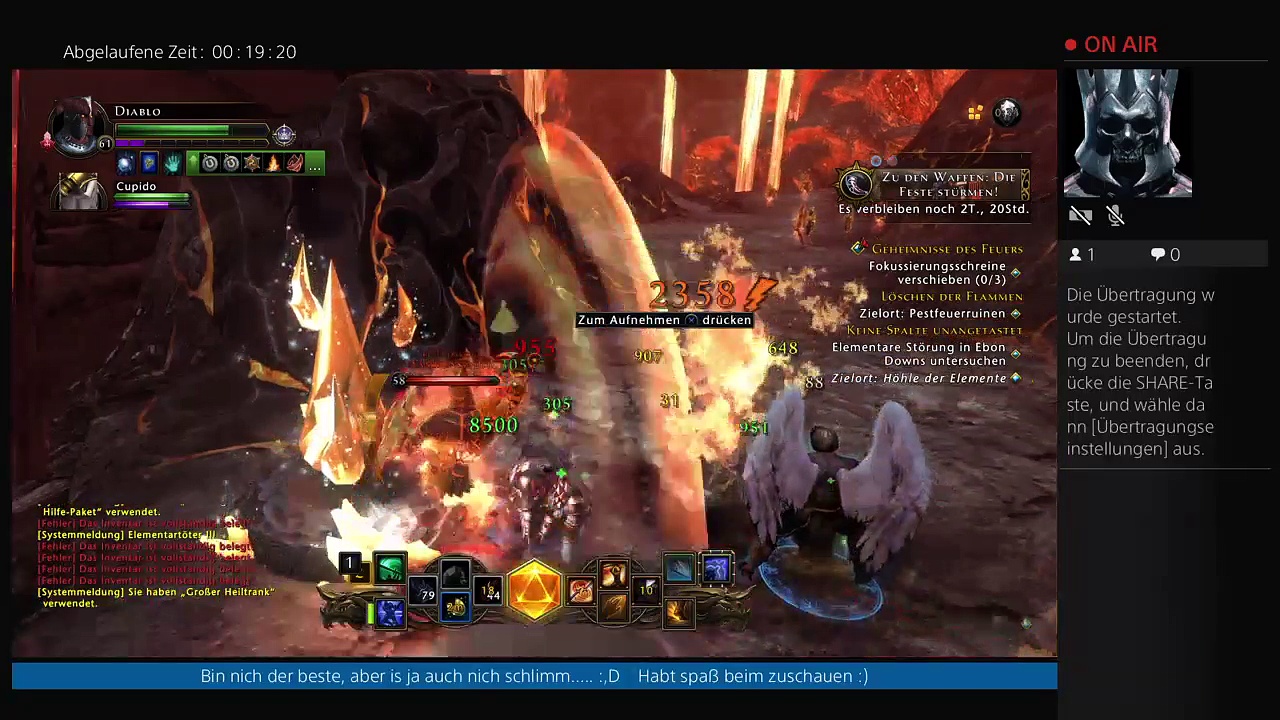The height and width of the screenshot is (720, 1280).
Task: Activate the golden hexagon daily power
Action: (x=535, y=588)
